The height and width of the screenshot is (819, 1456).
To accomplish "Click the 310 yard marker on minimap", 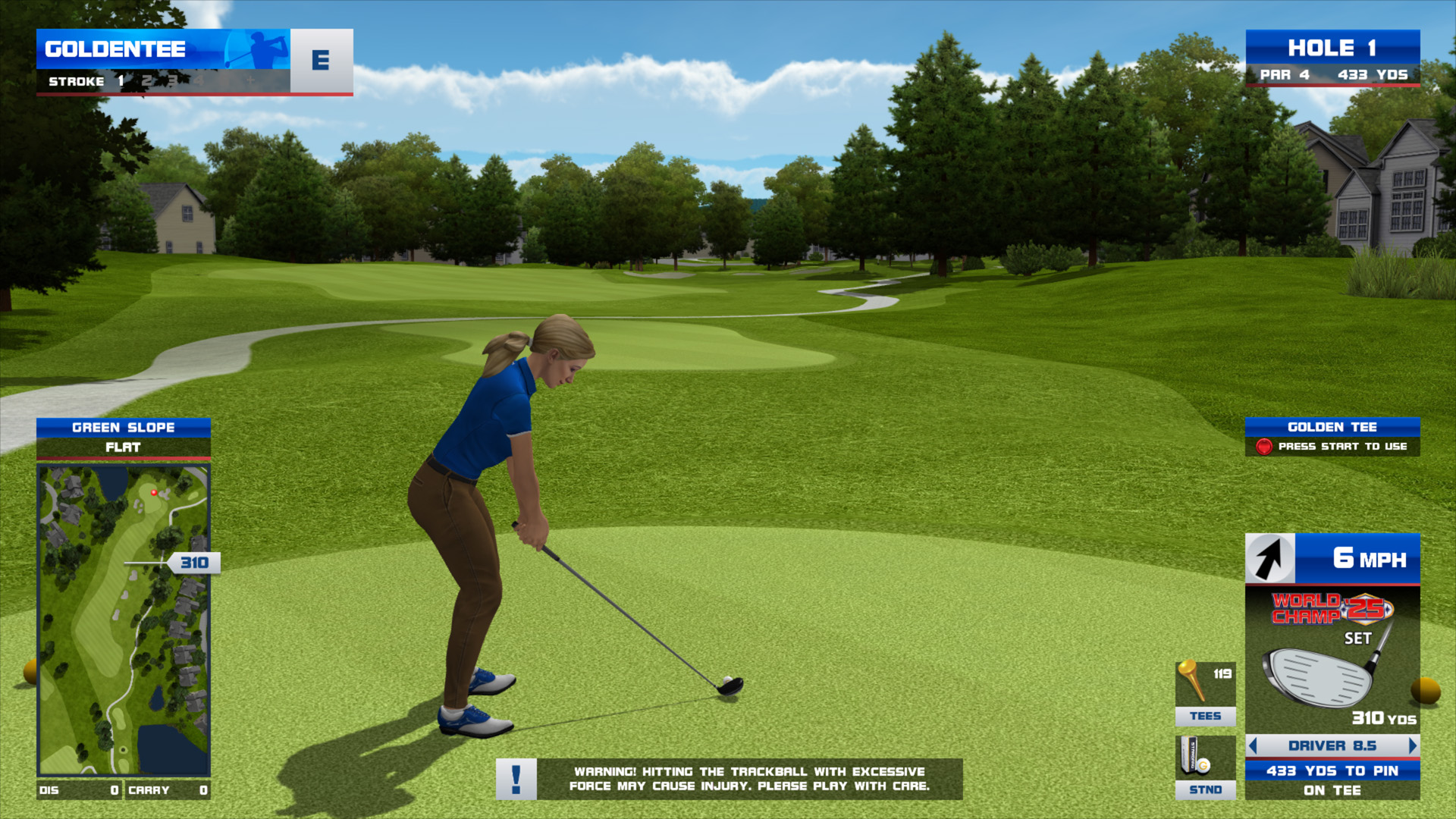I will (194, 563).
